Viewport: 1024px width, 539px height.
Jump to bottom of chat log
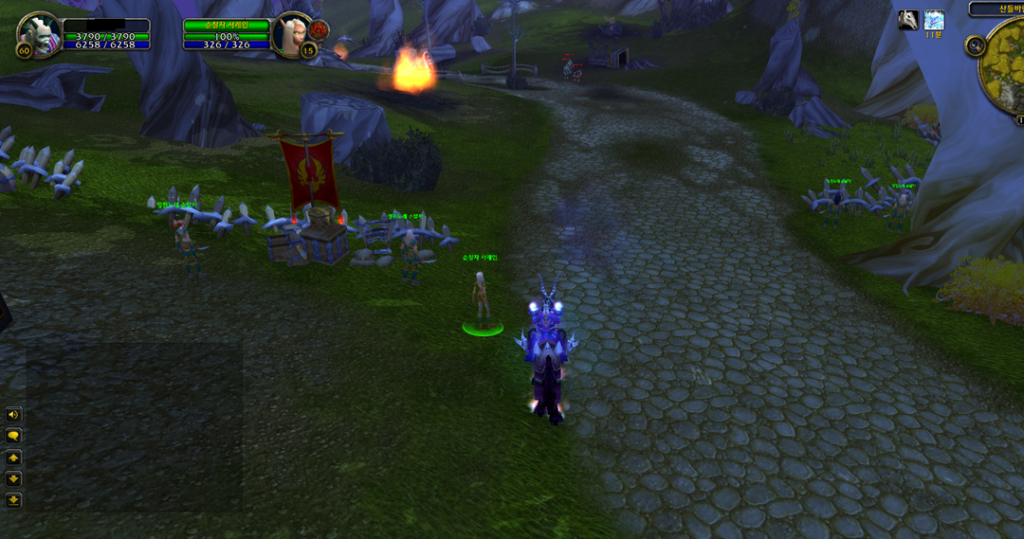(x=14, y=499)
